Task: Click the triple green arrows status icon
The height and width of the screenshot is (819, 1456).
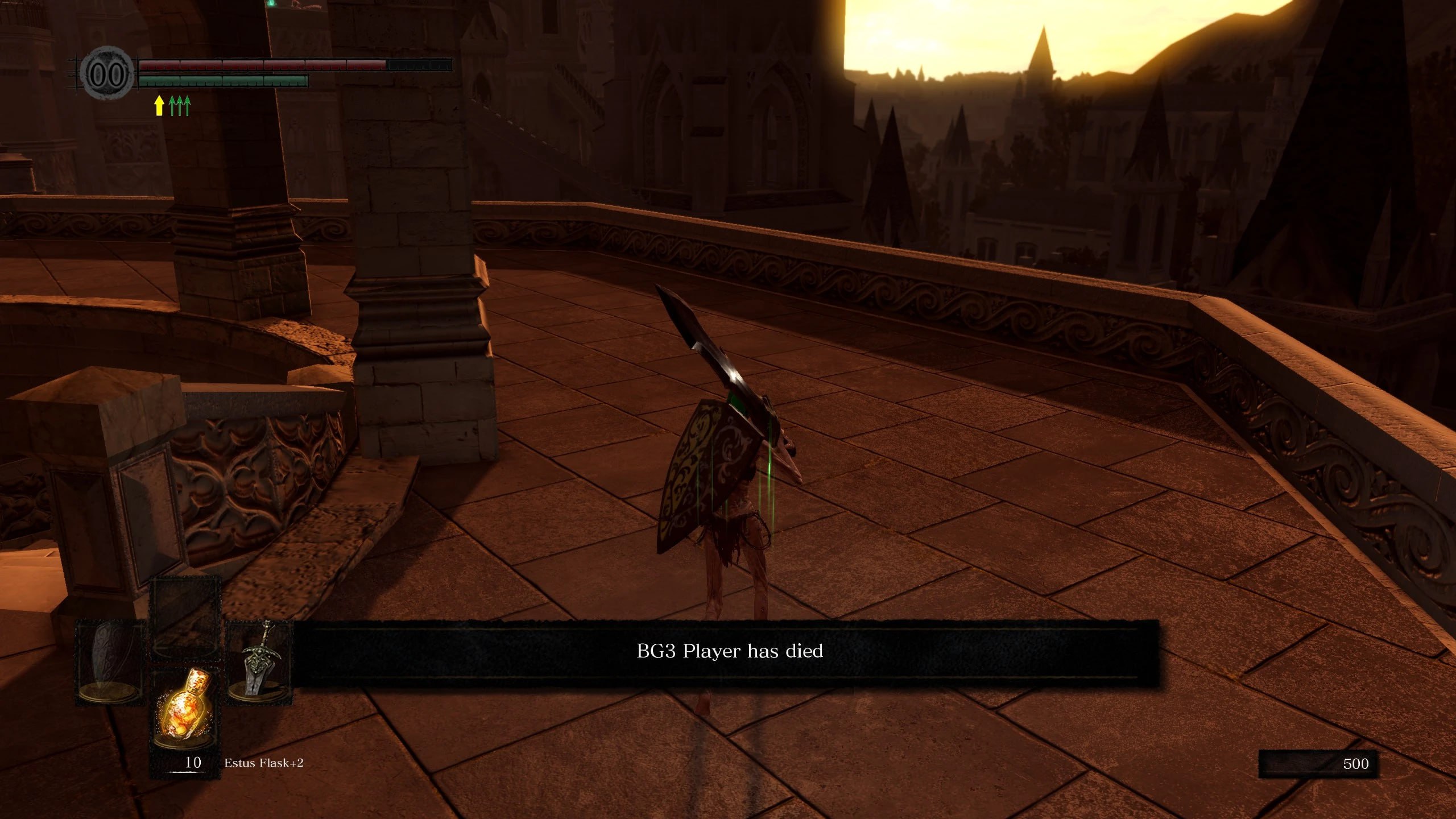Action: pyautogui.click(x=180, y=105)
